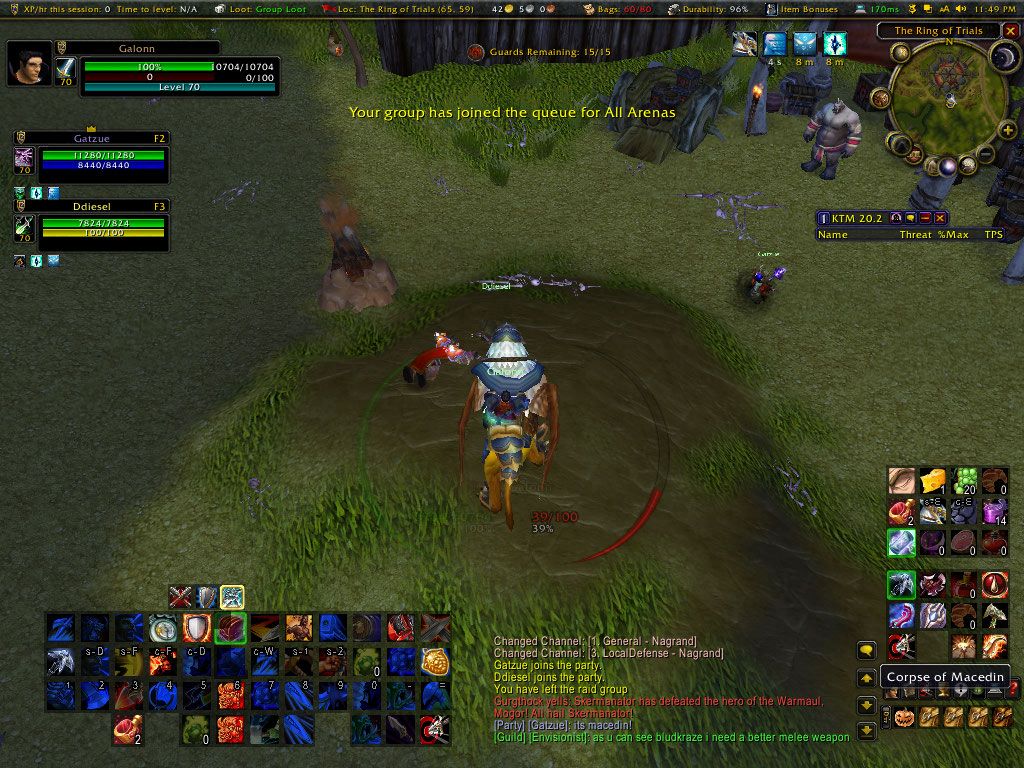Switch to the highlighted berserker stance icon
Screen dimensions: 1024x768
(232, 598)
